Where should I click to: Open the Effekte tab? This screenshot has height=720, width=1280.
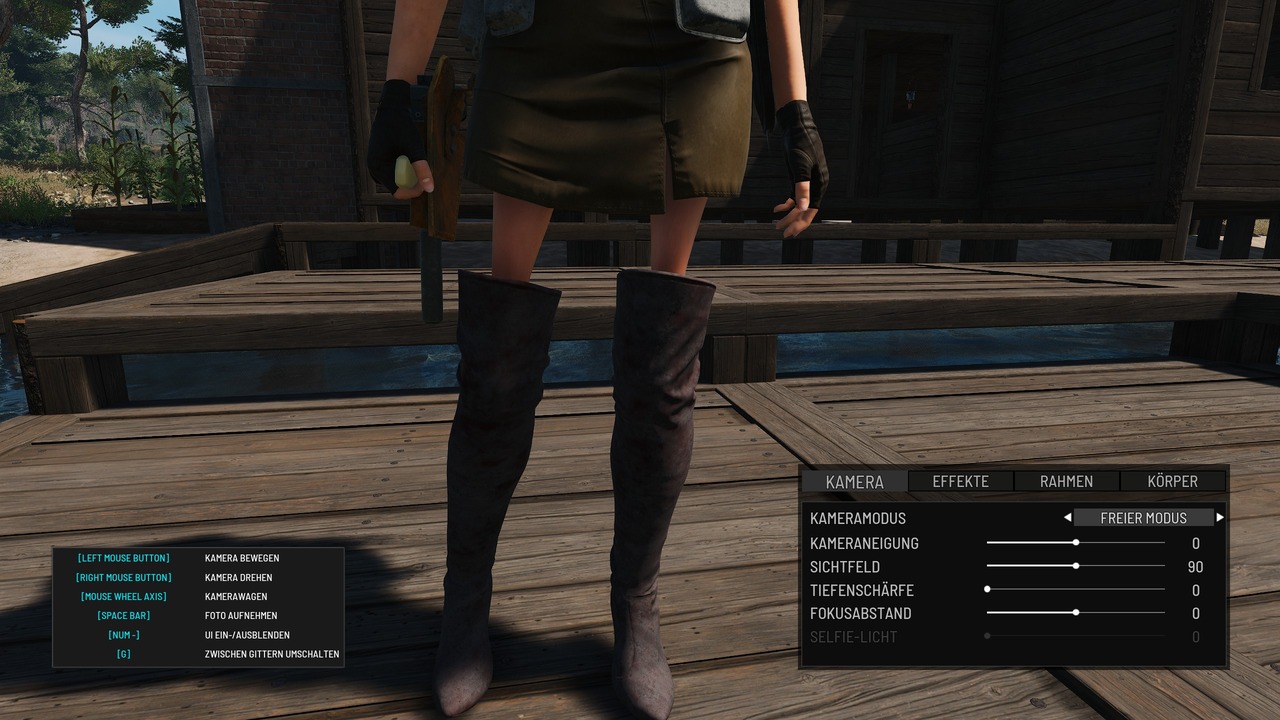click(x=960, y=481)
